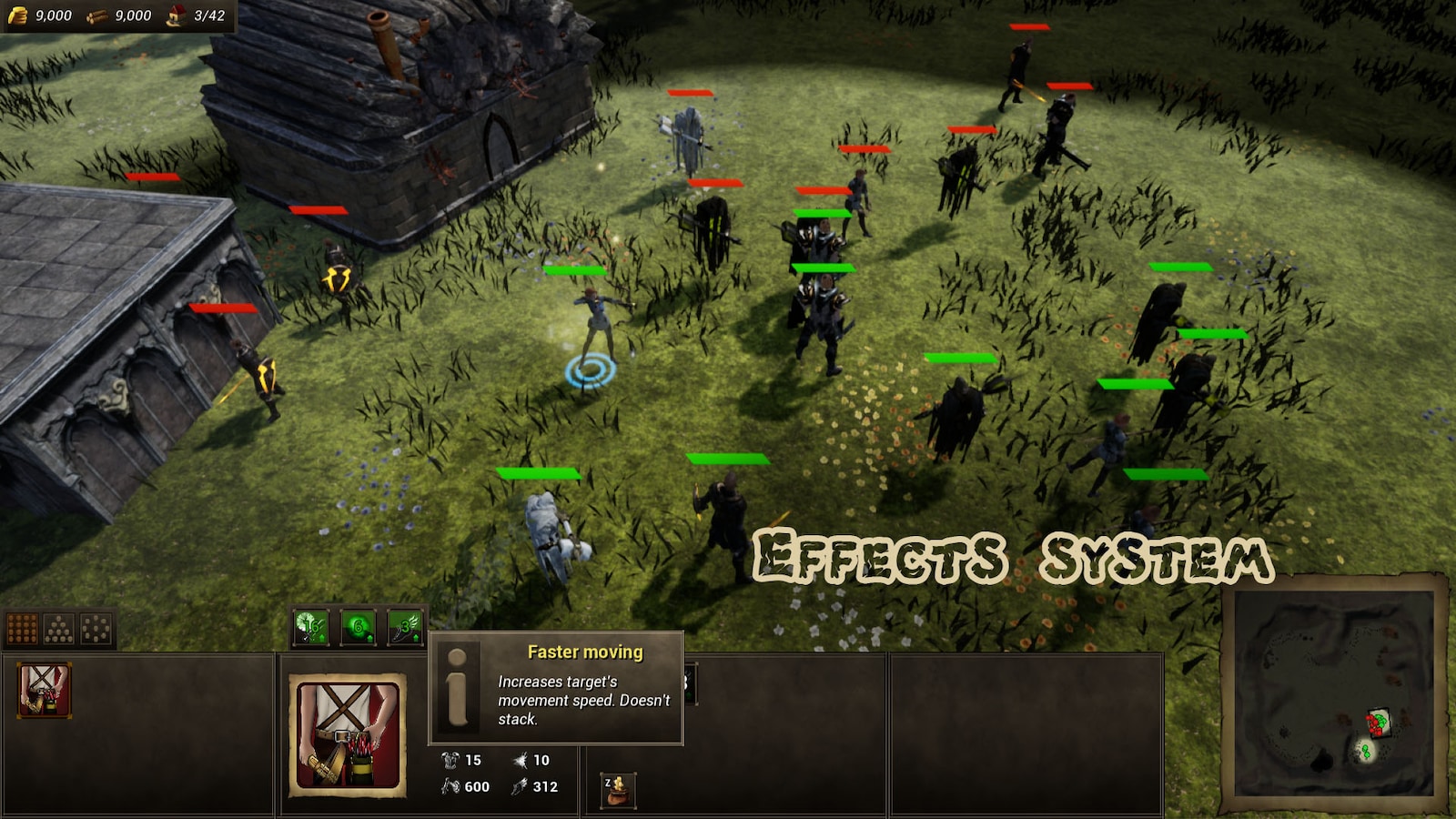
Task: Click the green orb effect icon numbered 6
Action: click(357, 628)
